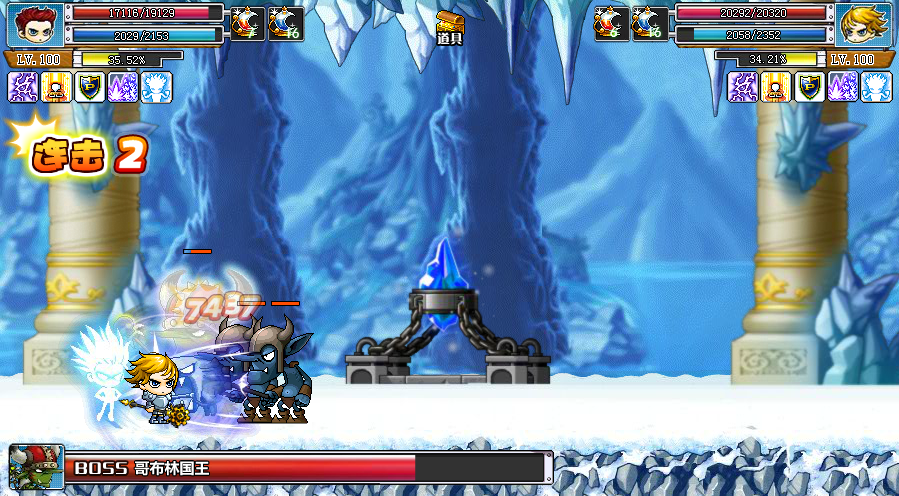899x496 pixels.
Task: Select the blonde character portrait
Action: coord(864,24)
